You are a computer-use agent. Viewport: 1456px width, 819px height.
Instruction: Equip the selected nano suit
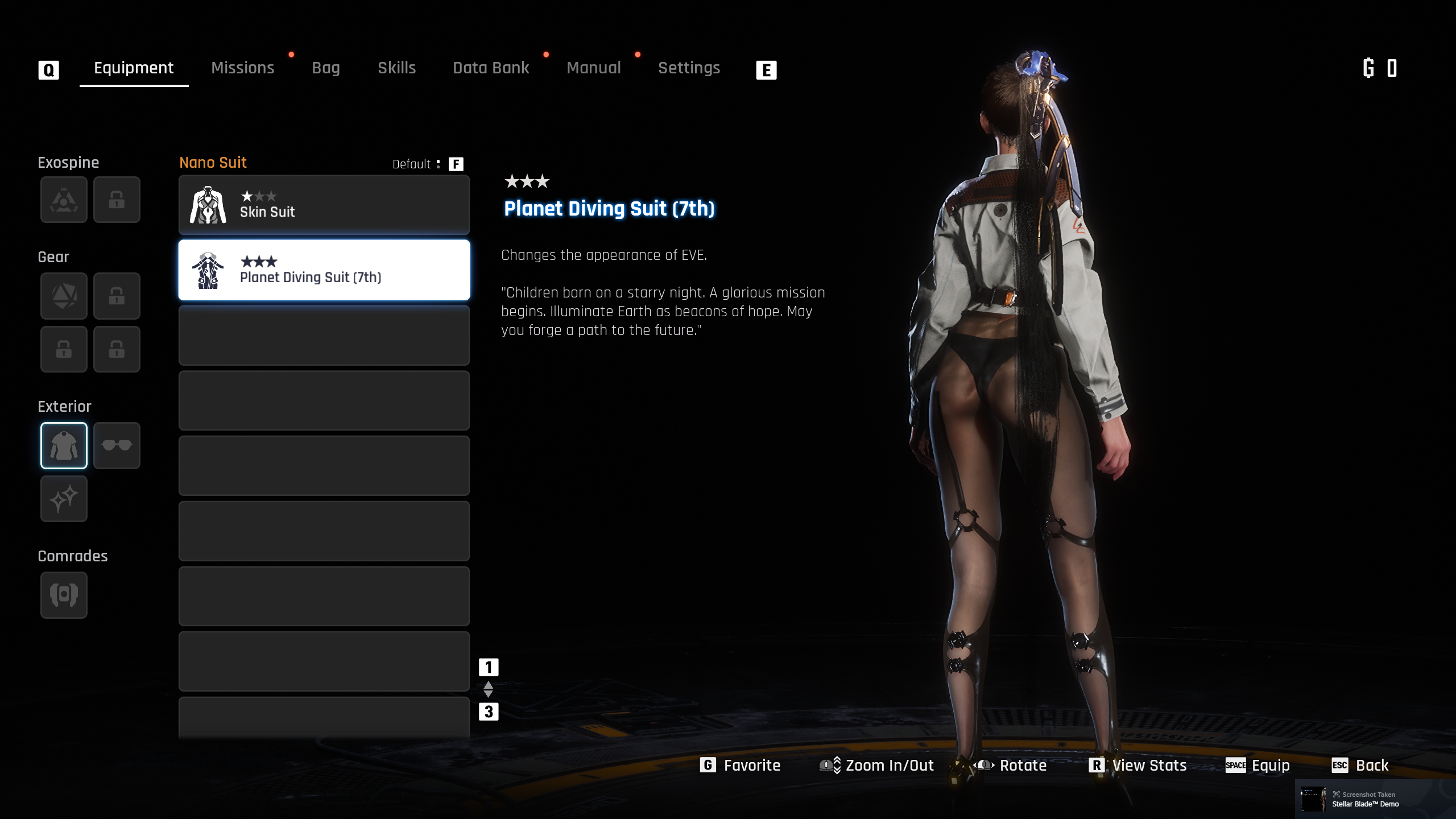(1258, 766)
